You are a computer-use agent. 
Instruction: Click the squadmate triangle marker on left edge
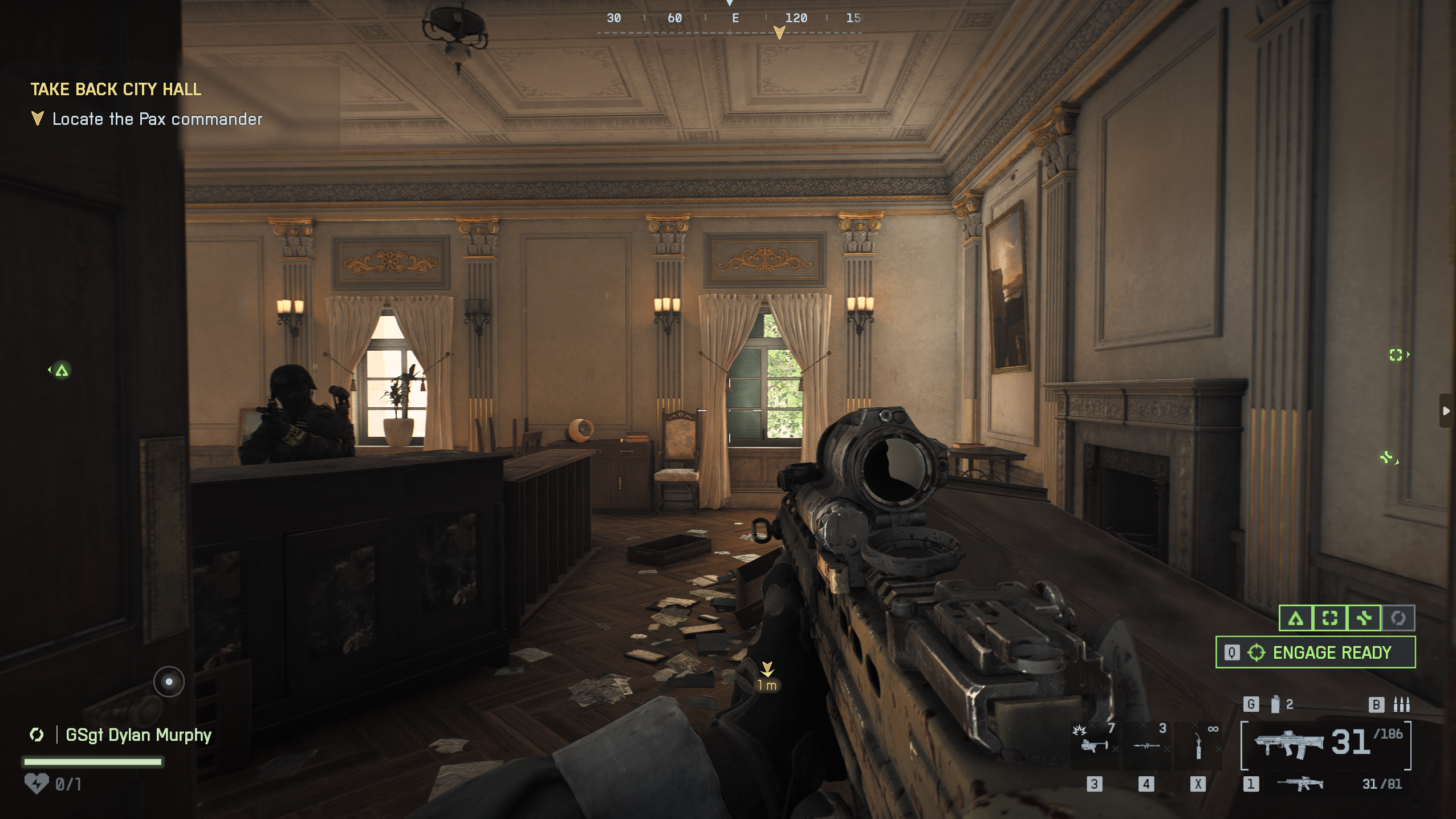click(61, 371)
